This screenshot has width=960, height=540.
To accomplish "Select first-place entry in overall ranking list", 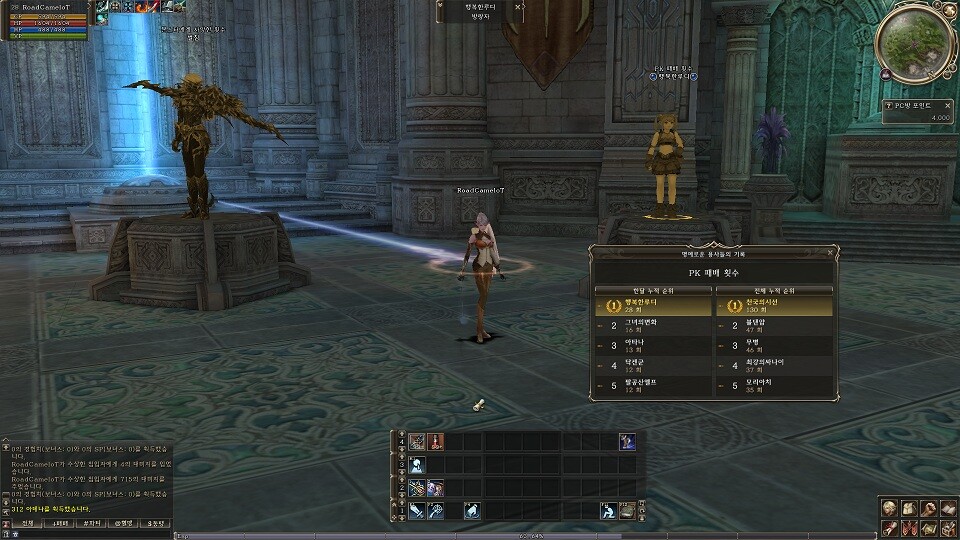I will 773,306.
